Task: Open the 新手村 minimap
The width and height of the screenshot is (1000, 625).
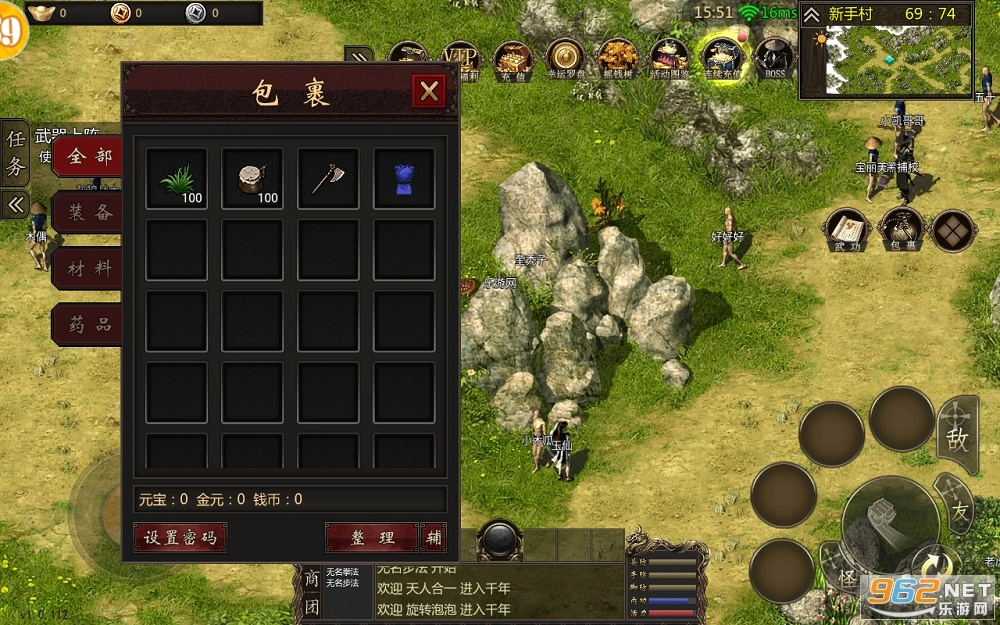Action: click(x=886, y=60)
